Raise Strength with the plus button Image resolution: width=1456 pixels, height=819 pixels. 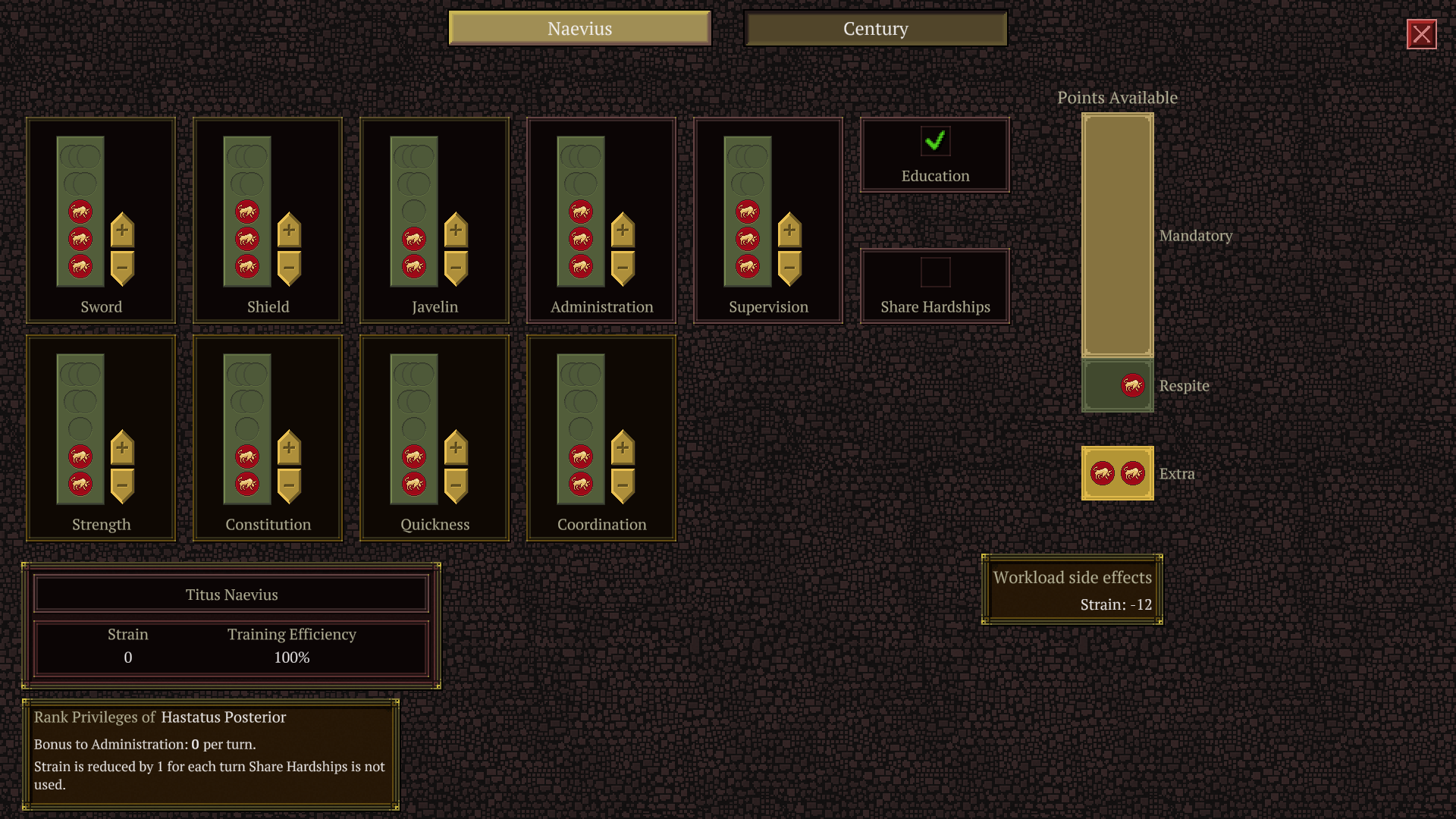coord(122,447)
